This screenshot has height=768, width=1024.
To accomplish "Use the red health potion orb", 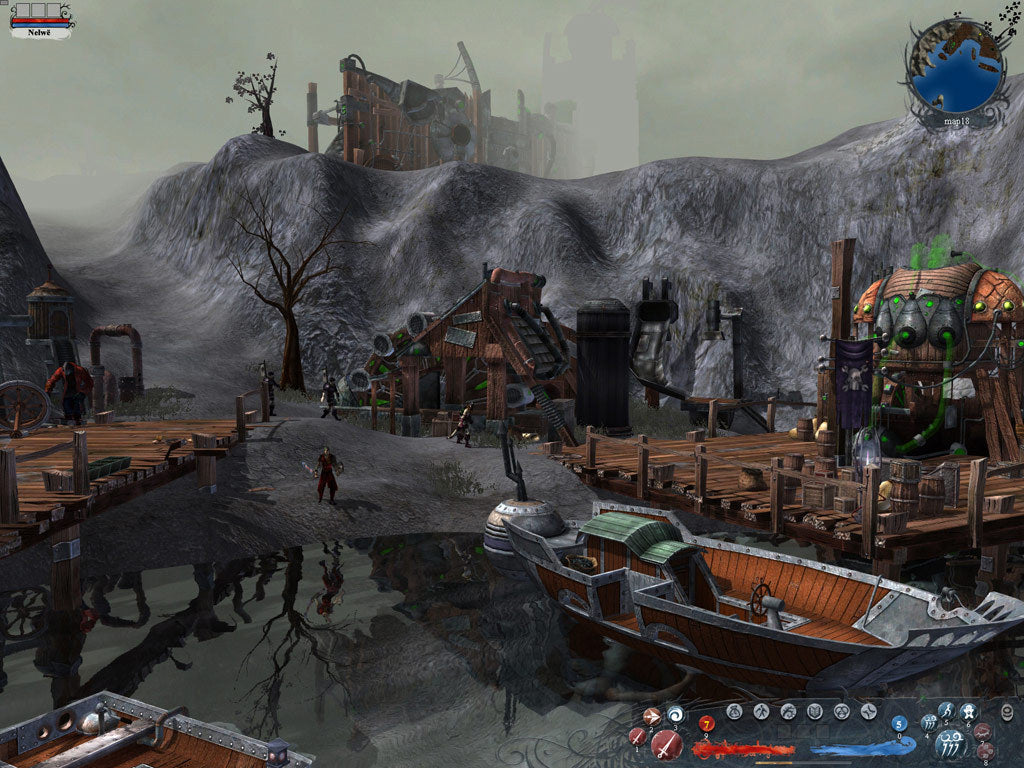I will [x=707, y=724].
